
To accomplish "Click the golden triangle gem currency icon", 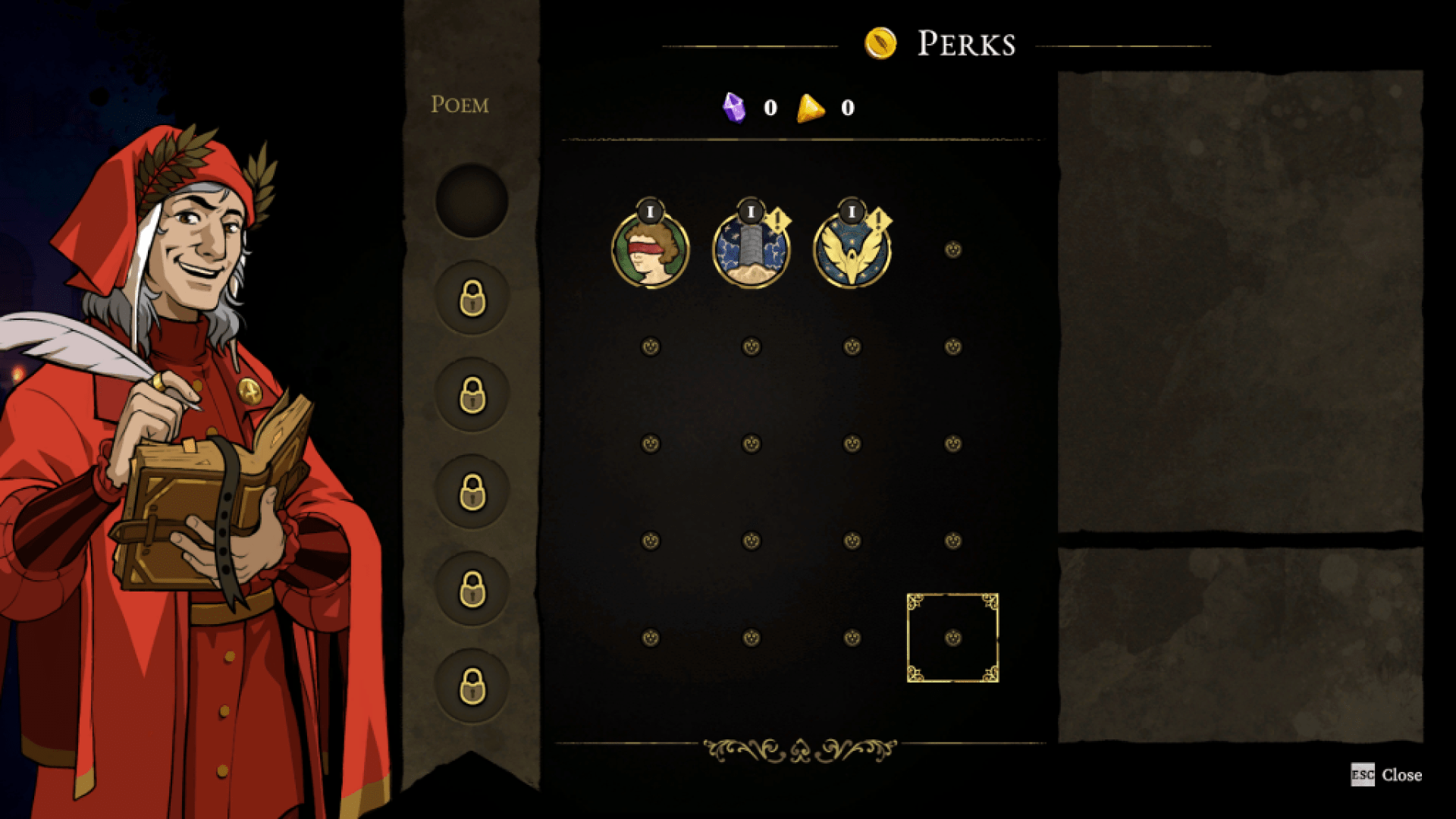I will 808,107.
